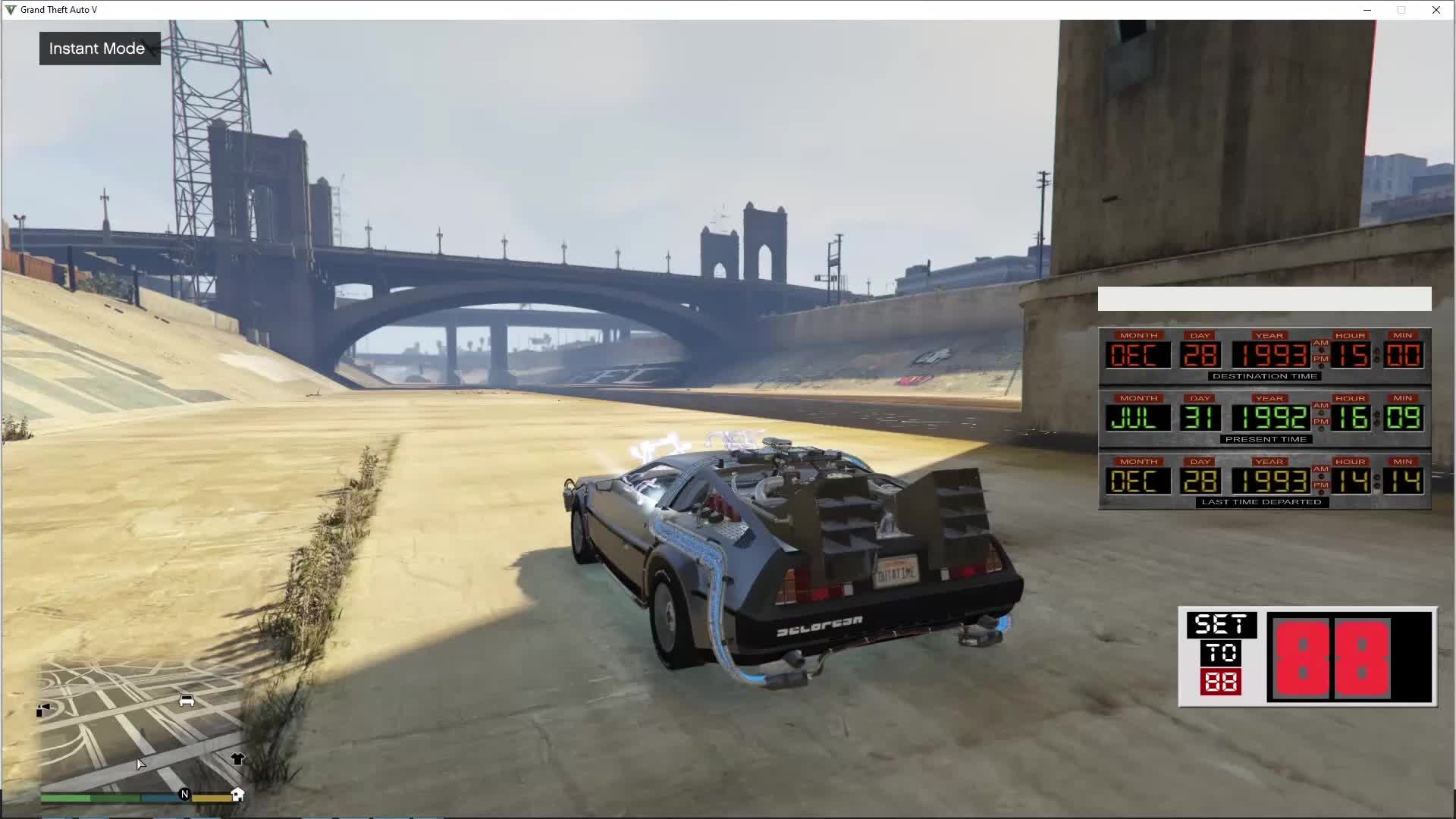Click the GTA V logo in the title bar
Viewport: 1456px width, 819px height.
click(x=9, y=9)
